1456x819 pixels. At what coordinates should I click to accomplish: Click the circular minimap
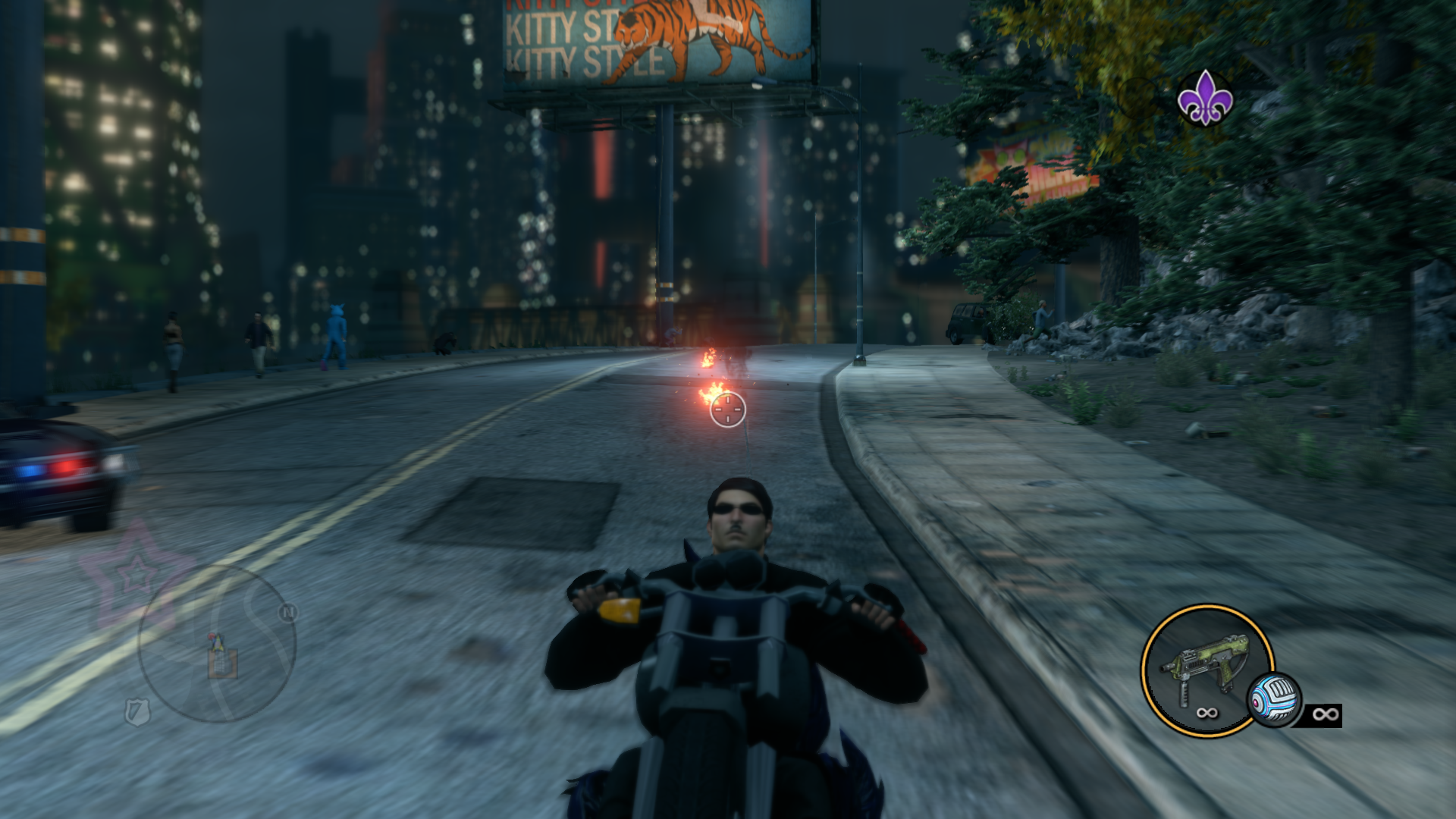click(217, 644)
